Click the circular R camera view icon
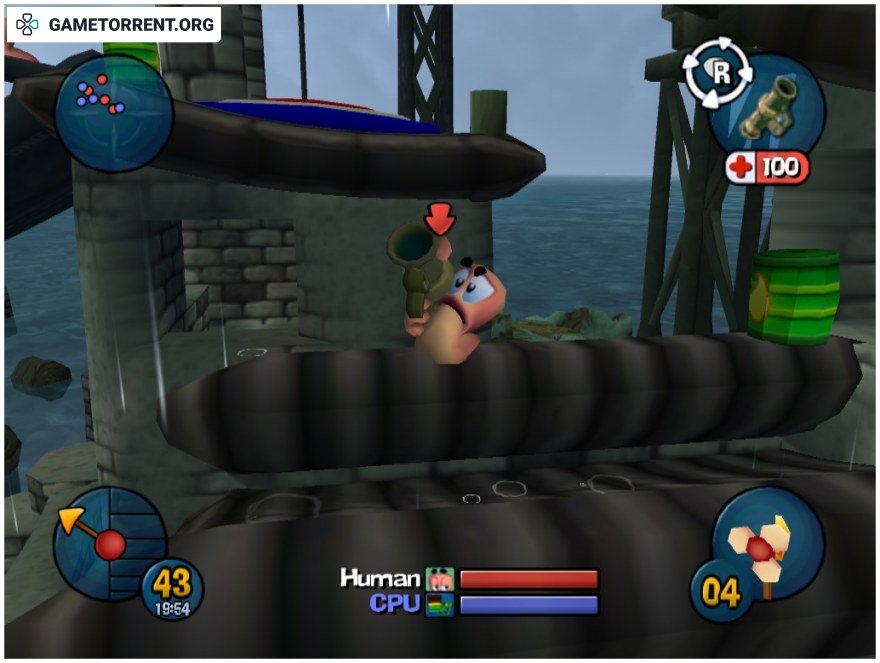Screen dimensions: 880x663 click(x=714, y=73)
